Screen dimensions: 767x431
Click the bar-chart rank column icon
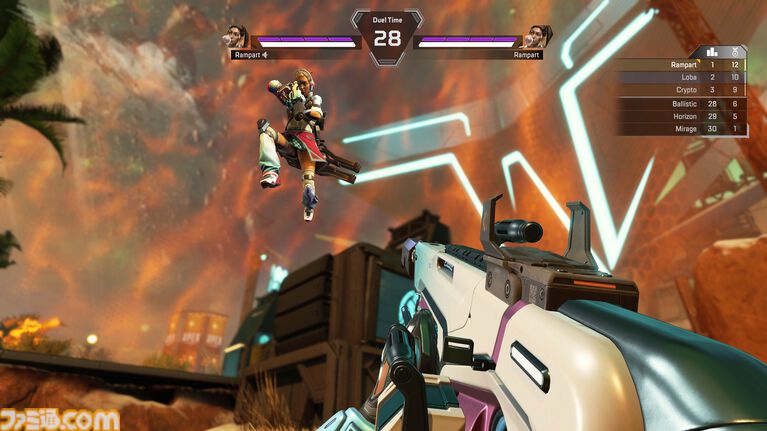pyautogui.click(x=713, y=51)
